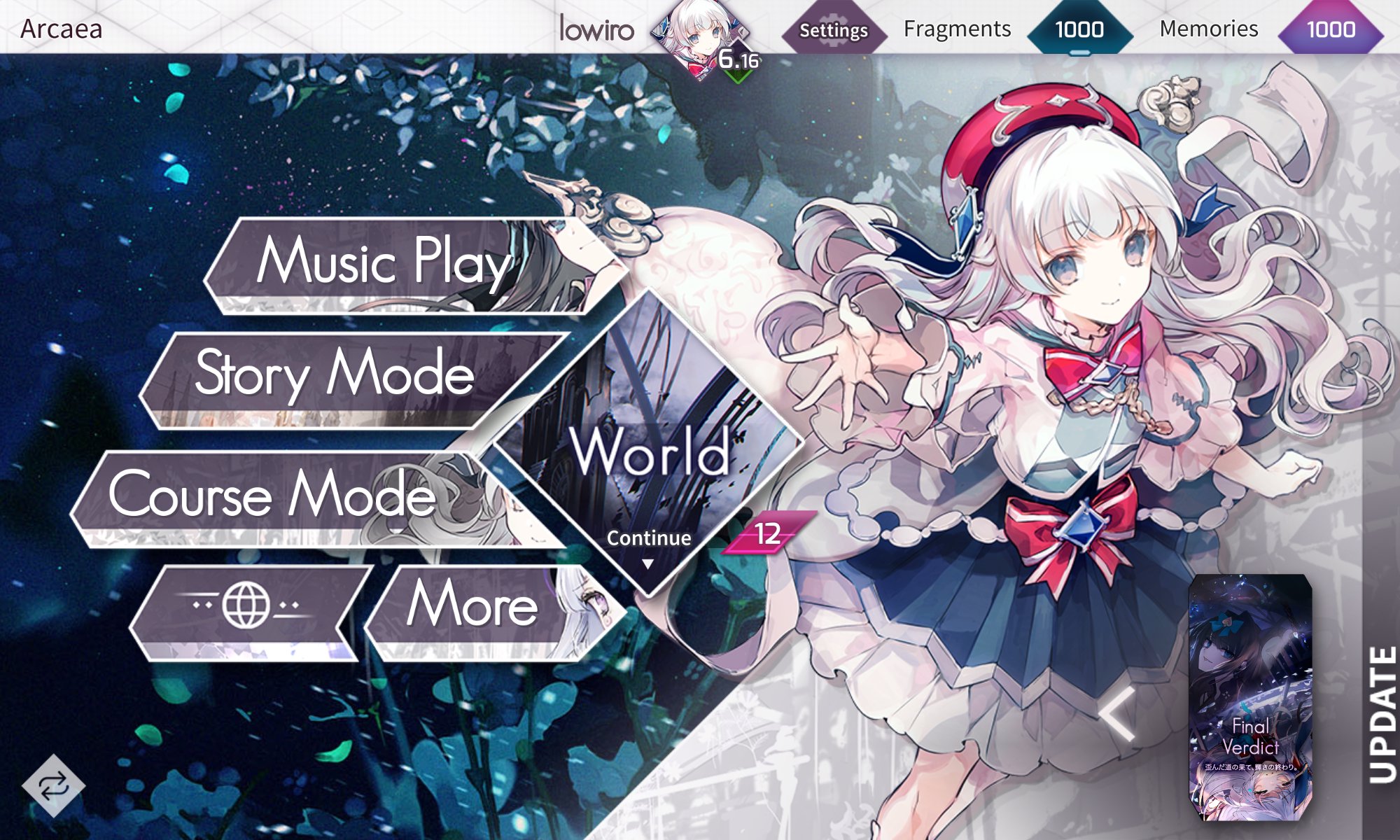Click the Memories diamond counter showing 1000
The width and height of the screenshot is (1400, 840).
[x=1333, y=29]
